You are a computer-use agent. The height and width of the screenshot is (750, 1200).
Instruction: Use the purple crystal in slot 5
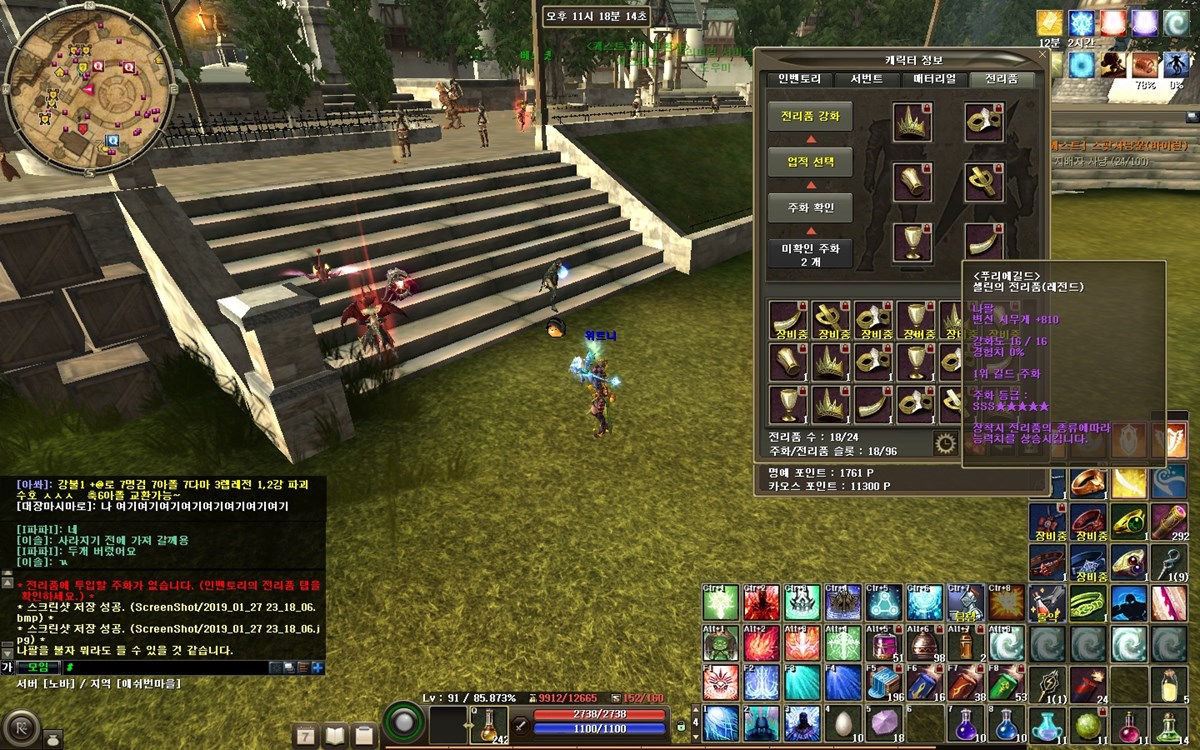tap(884, 722)
